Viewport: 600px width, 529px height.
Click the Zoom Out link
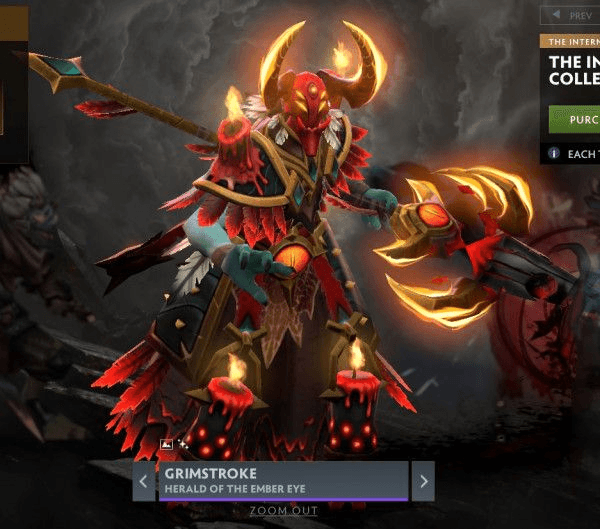283,510
